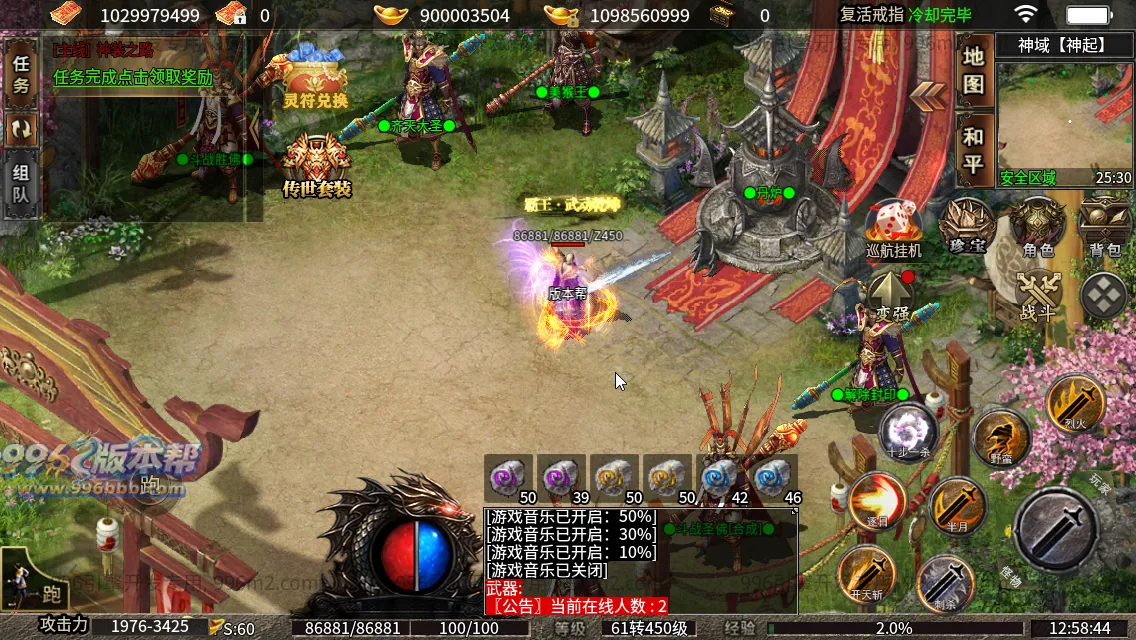Image resolution: width=1136 pixels, height=640 pixels.
Task: Trigger the 开天斩 skill
Action: tap(867, 574)
